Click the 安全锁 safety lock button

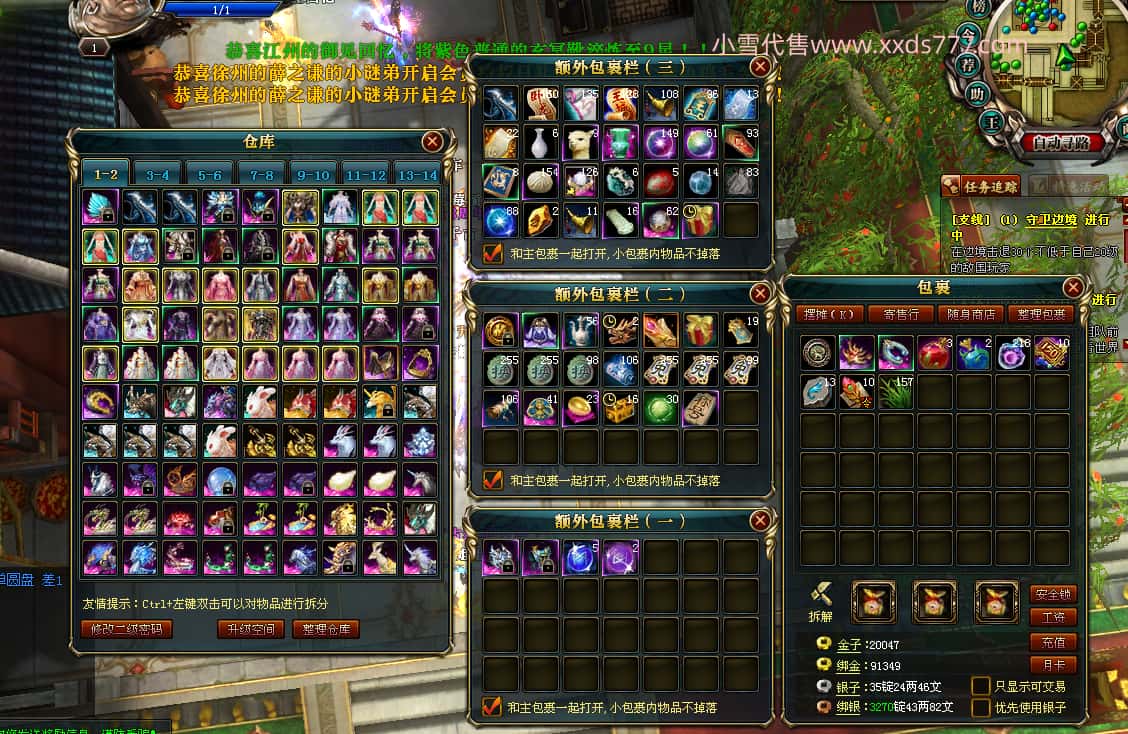click(1053, 594)
